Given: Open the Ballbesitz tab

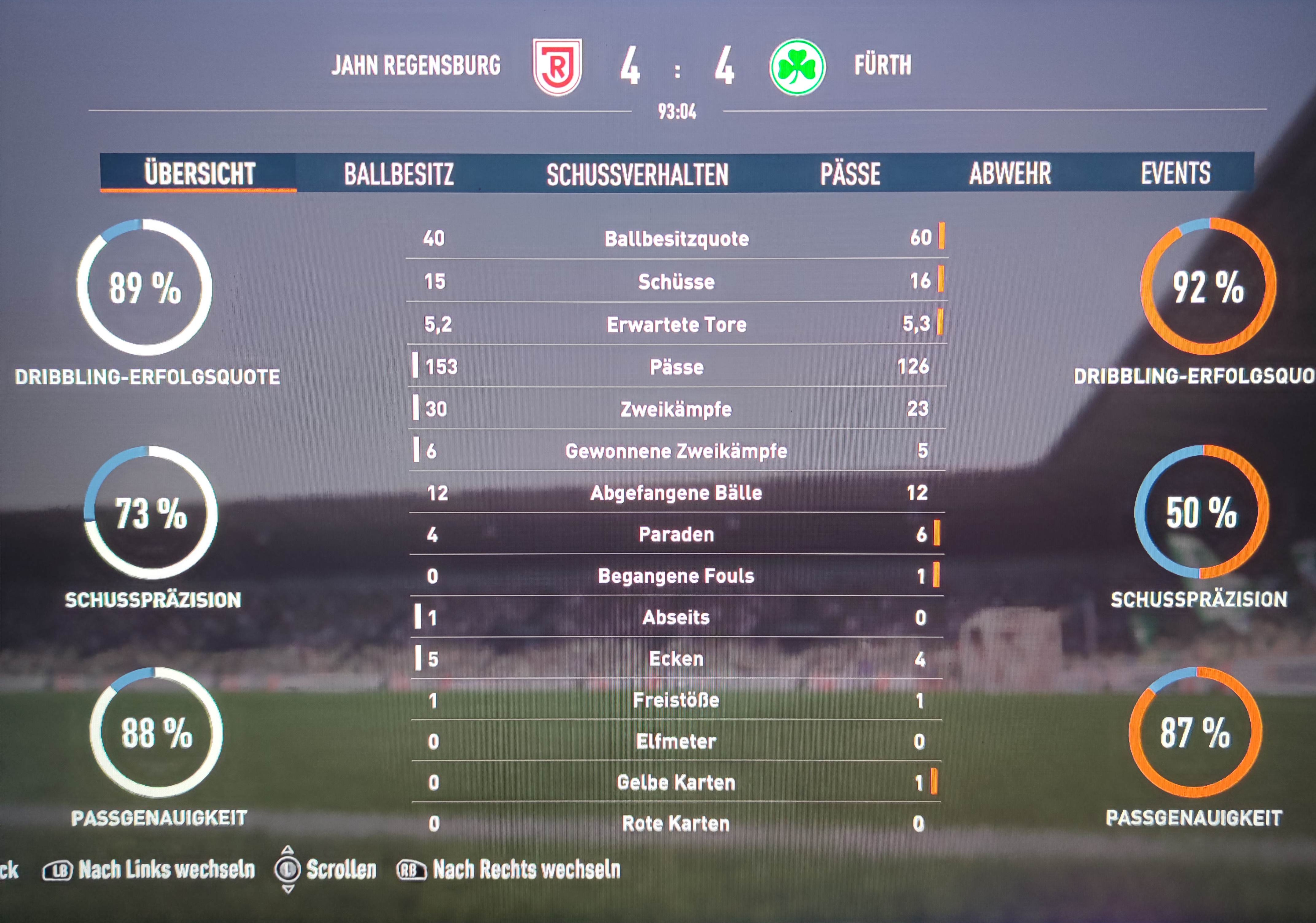Looking at the screenshot, I should pyautogui.click(x=398, y=173).
